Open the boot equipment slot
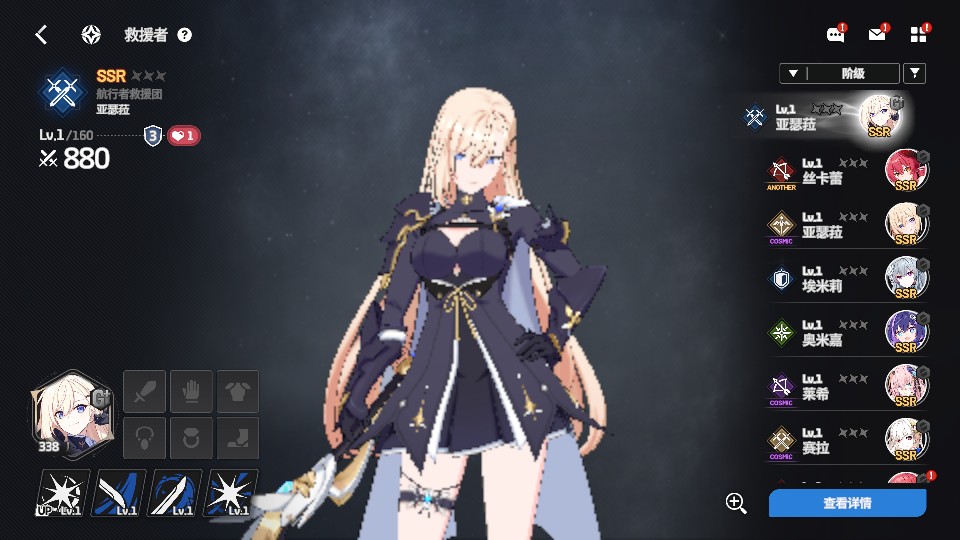Viewport: 960px width, 540px height. [x=238, y=438]
